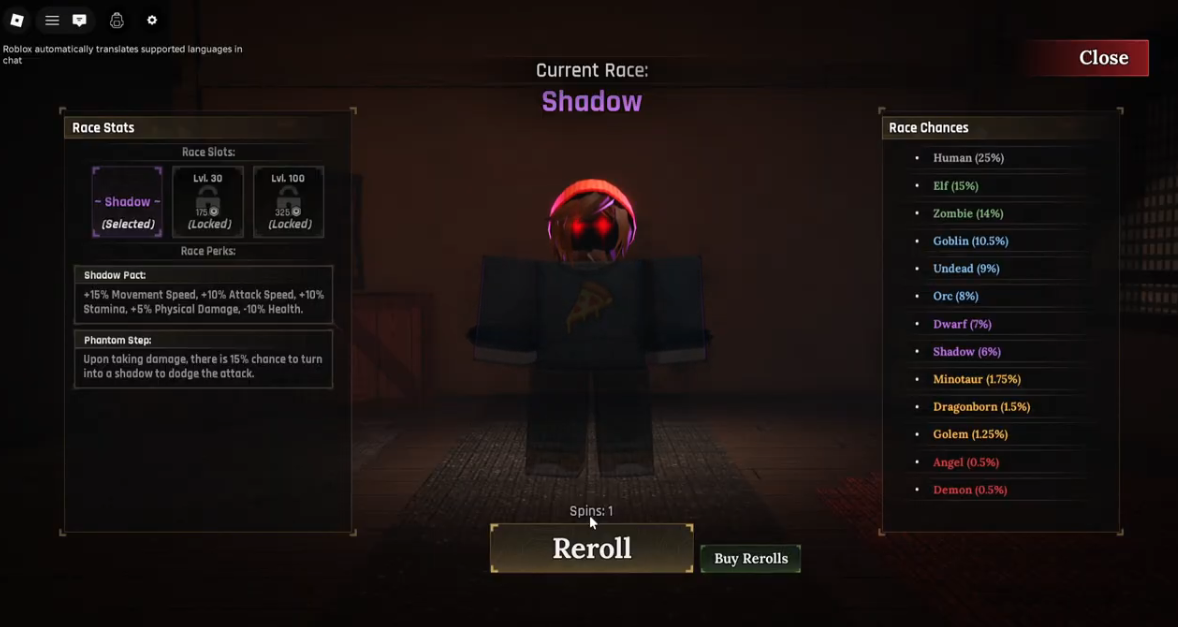Open the backpack icon in top bar
1178x627 pixels.
click(x=117, y=20)
